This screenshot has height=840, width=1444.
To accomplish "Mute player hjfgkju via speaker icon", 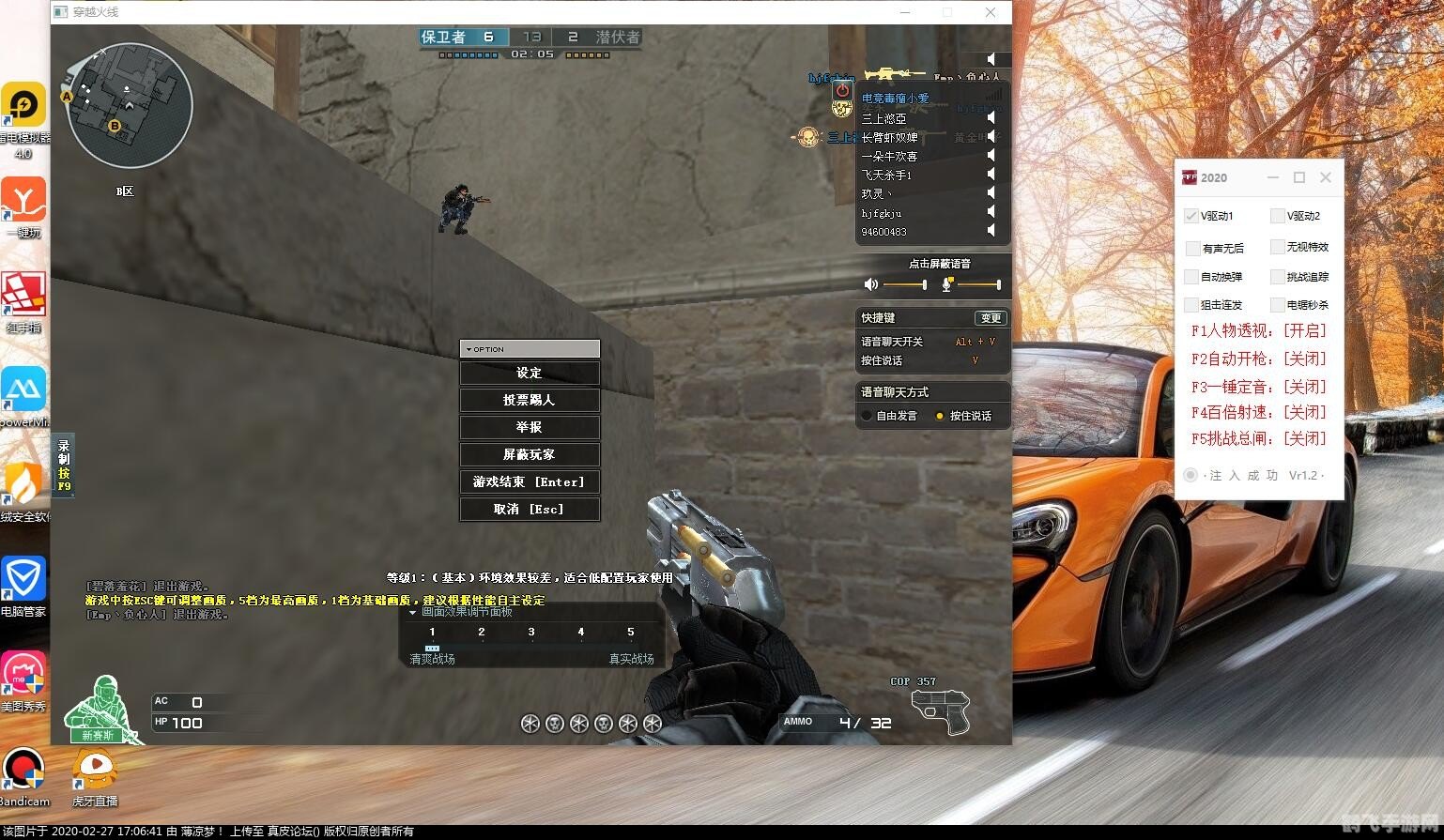I will point(991,212).
